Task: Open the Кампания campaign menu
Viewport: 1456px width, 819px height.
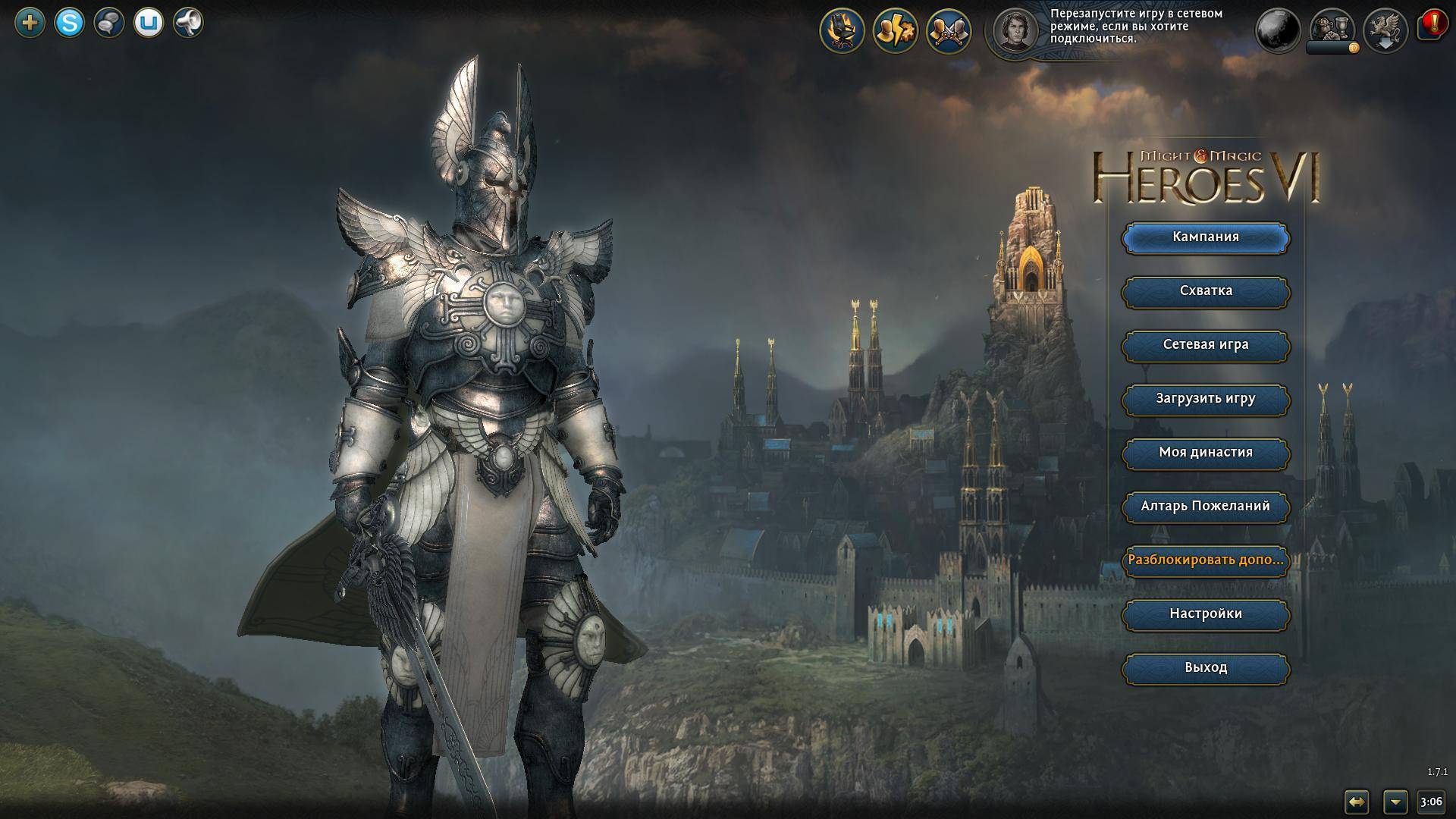Action: tap(1205, 237)
